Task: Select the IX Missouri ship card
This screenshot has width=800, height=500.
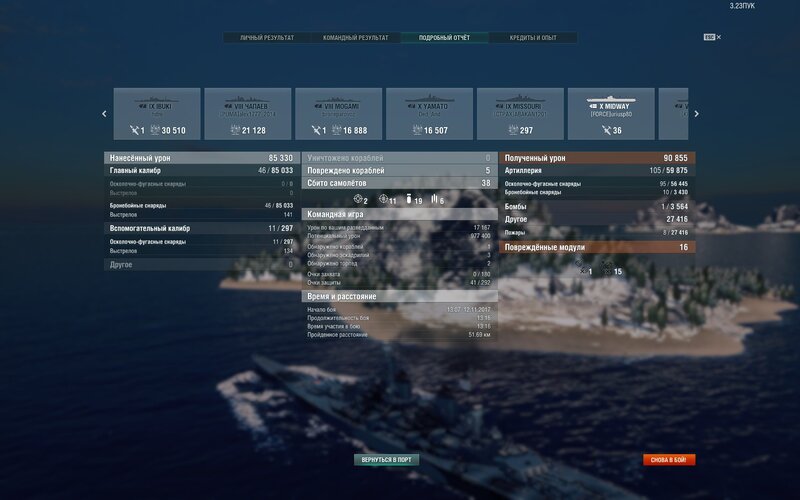Action: coord(520,114)
